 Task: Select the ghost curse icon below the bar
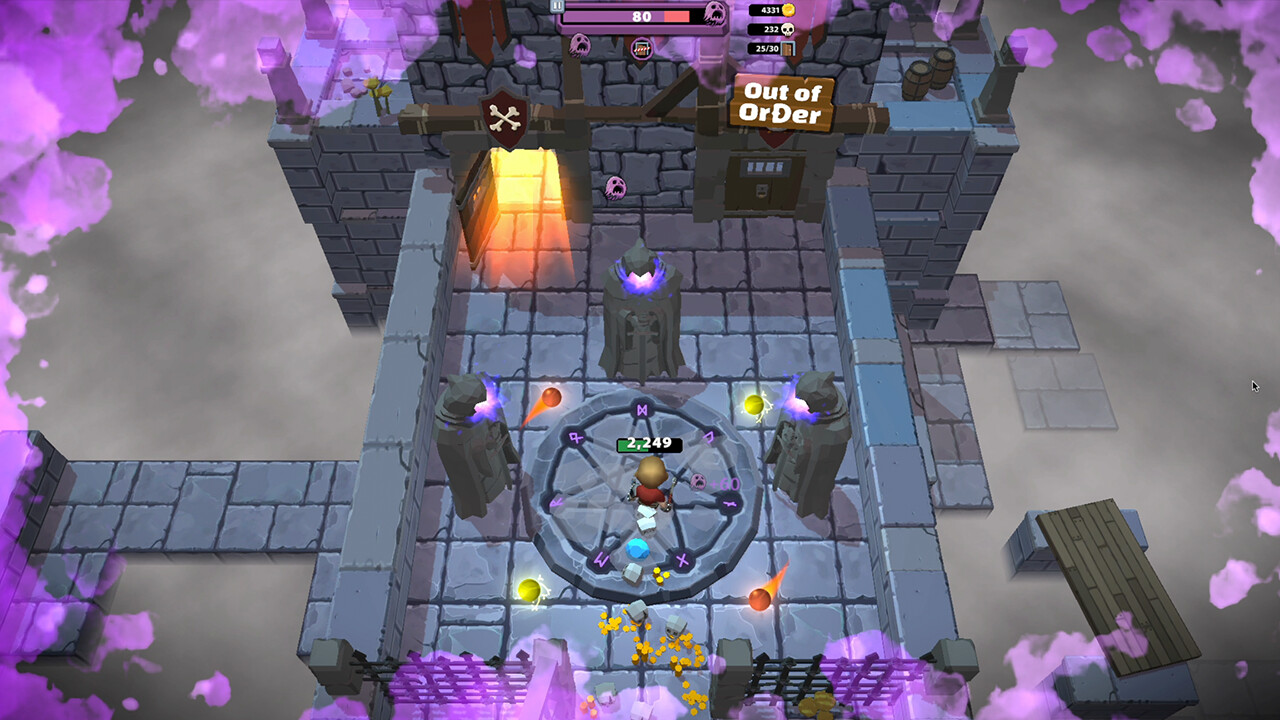pyautogui.click(x=579, y=44)
